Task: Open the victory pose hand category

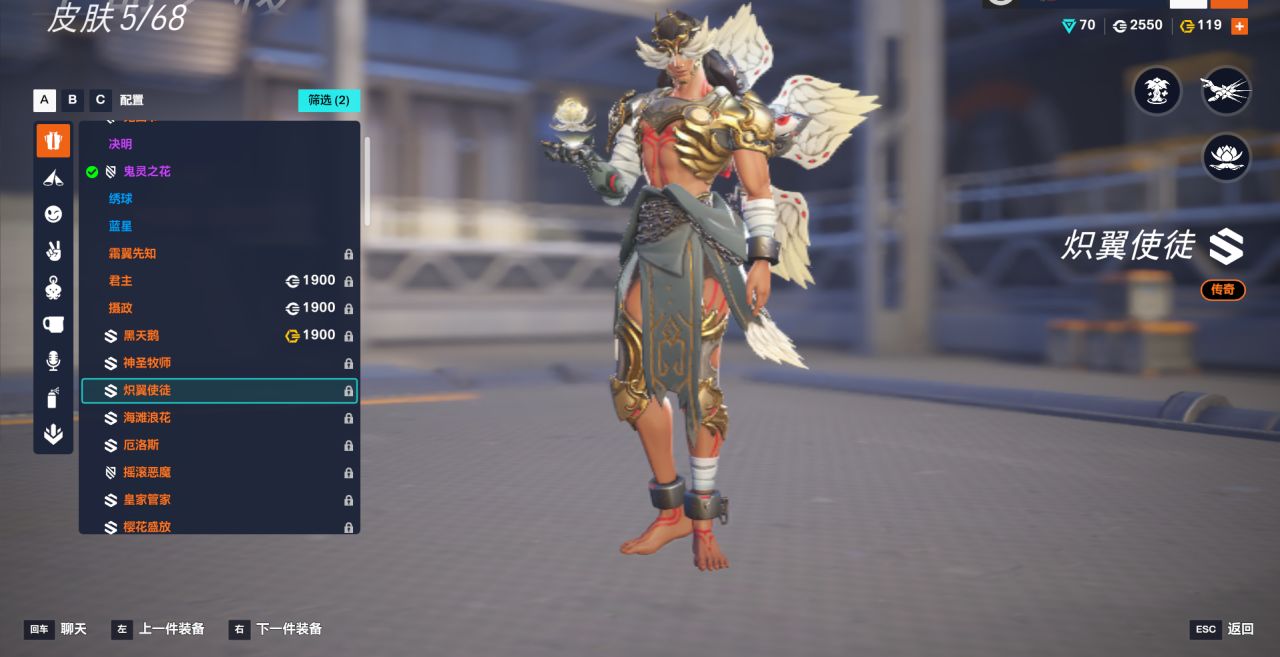Action: pos(53,251)
